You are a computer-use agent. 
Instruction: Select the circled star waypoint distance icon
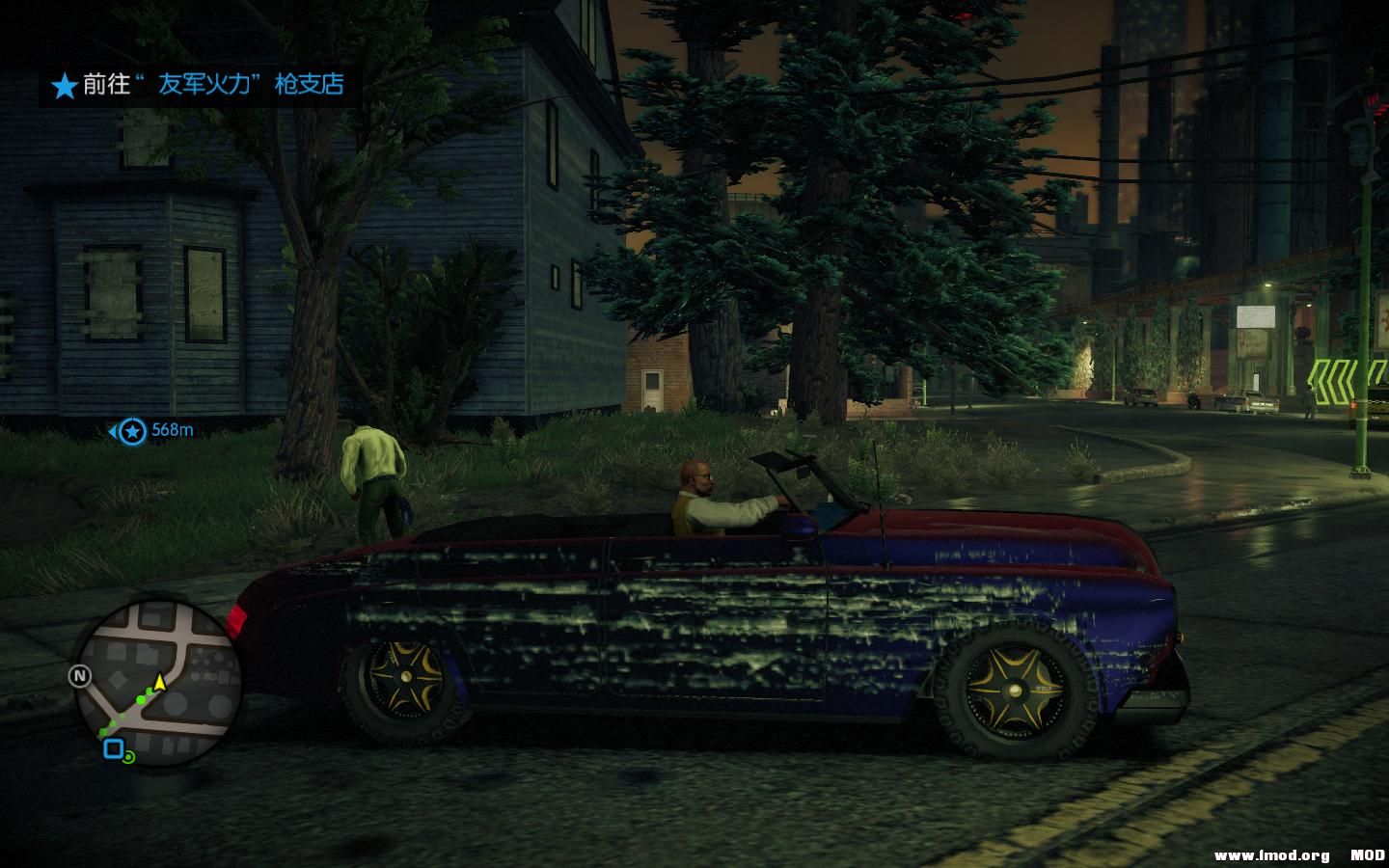(x=131, y=432)
